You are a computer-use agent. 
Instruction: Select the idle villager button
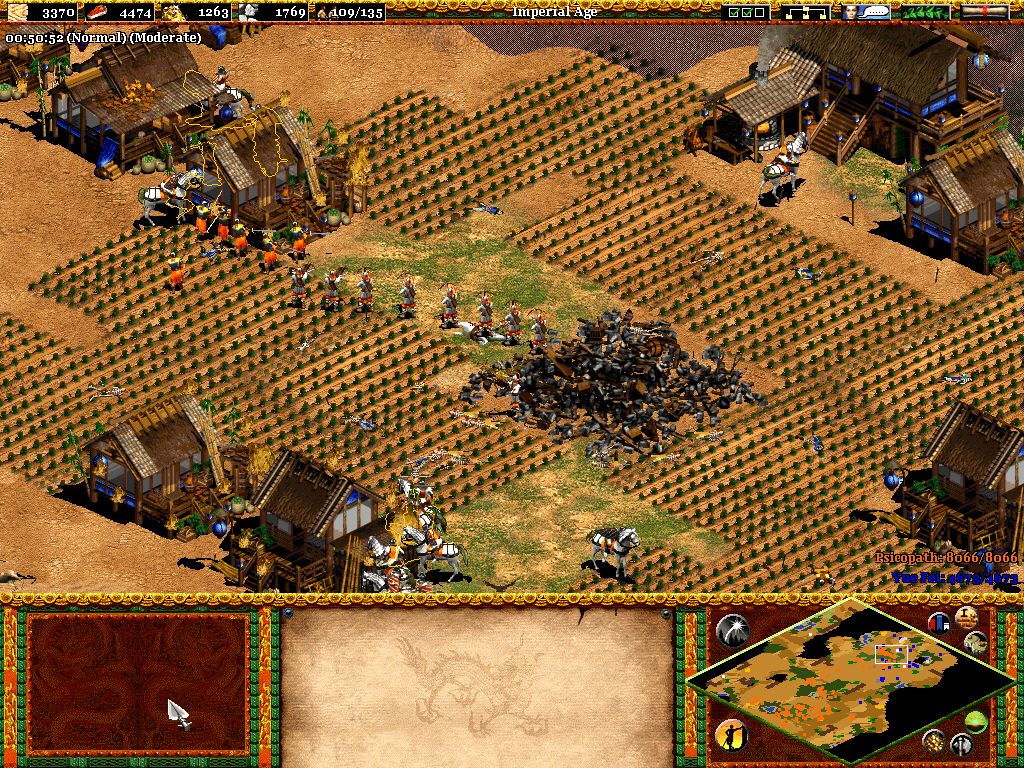pyautogui.click(x=732, y=736)
